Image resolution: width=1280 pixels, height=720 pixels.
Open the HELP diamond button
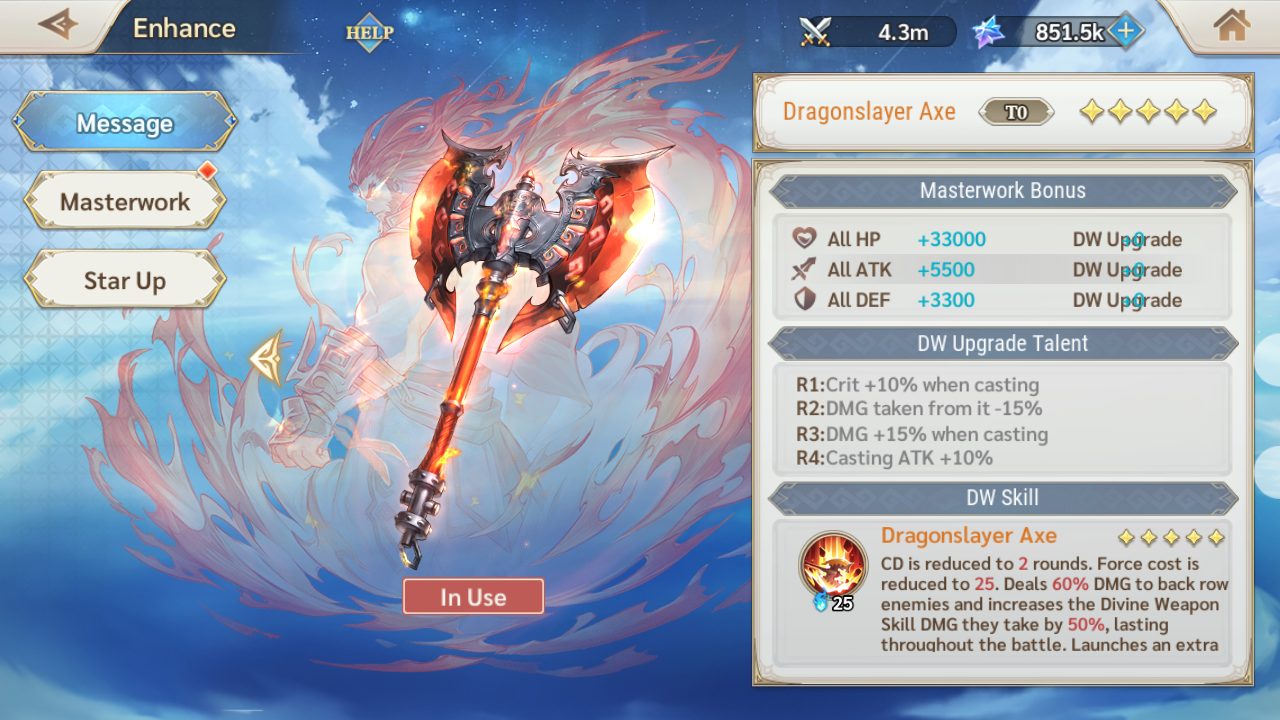[x=370, y=32]
